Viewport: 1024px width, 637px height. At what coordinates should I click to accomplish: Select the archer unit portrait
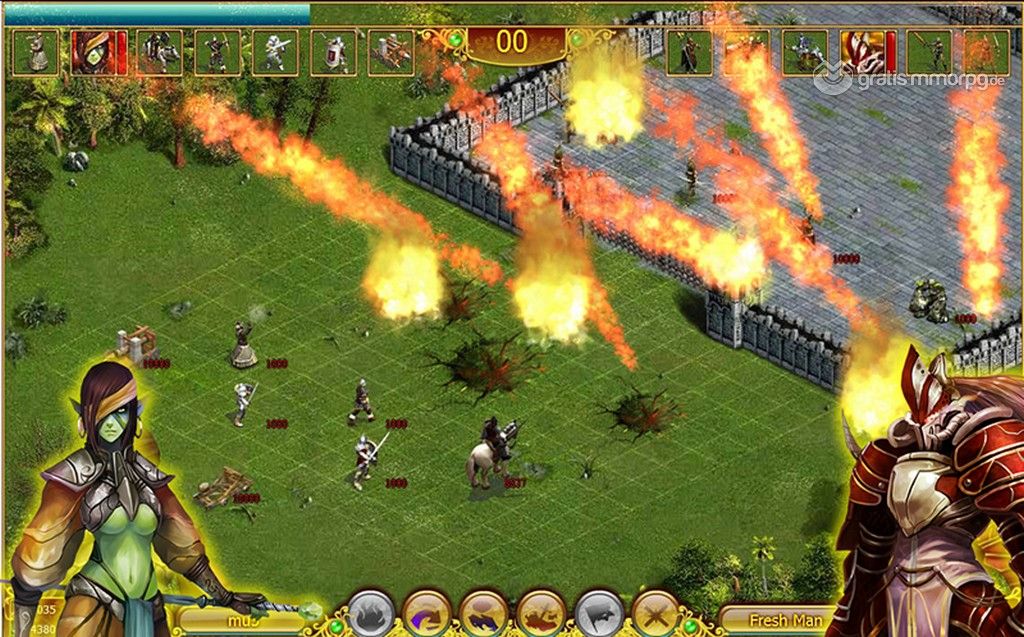tap(217, 52)
